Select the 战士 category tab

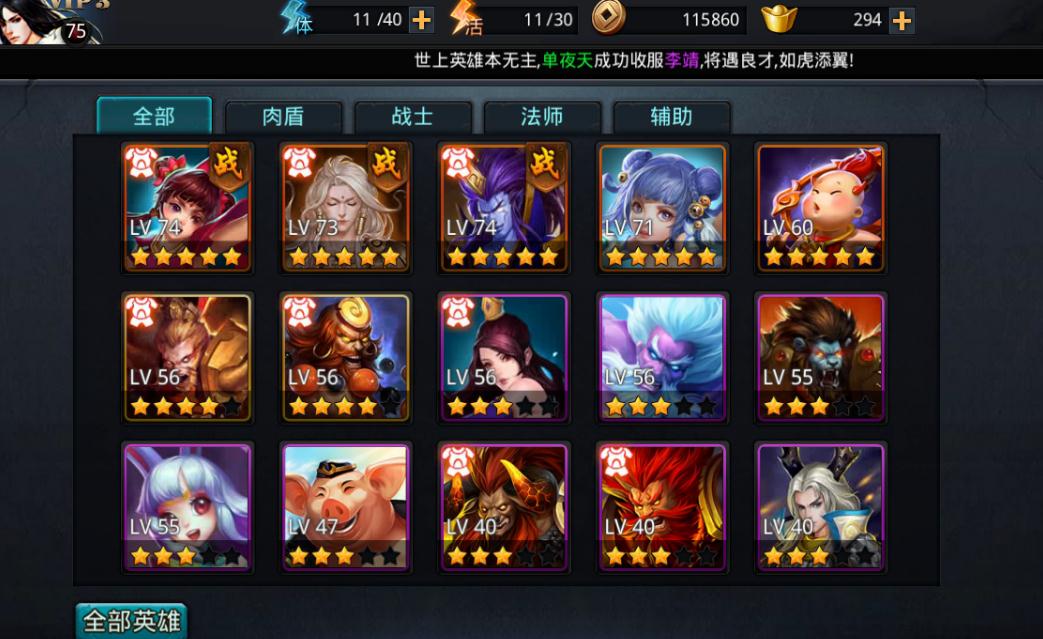pos(412,117)
